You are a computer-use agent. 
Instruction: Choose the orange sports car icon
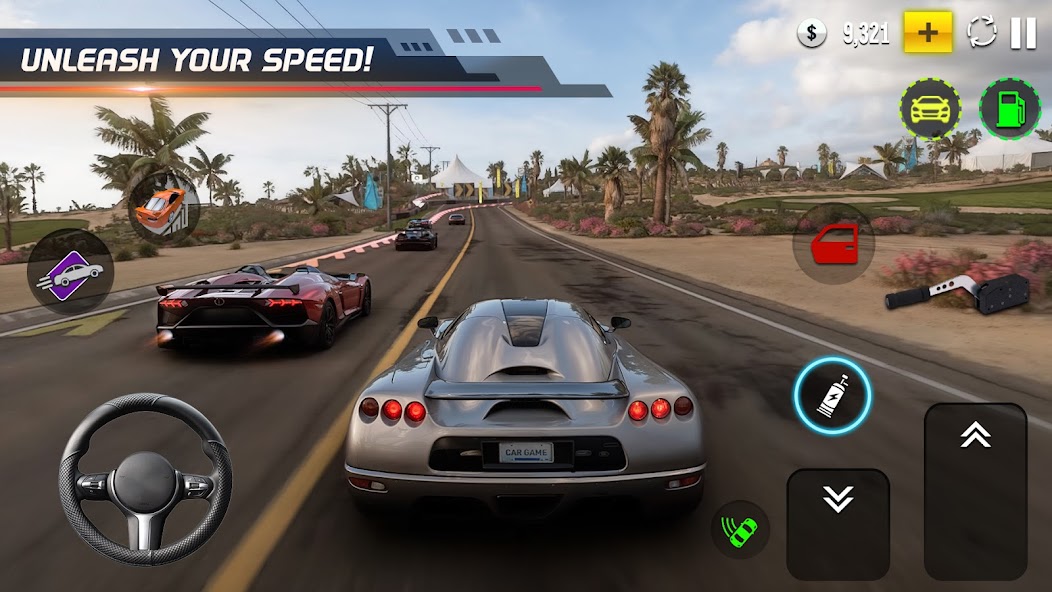click(x=161, y=204)
